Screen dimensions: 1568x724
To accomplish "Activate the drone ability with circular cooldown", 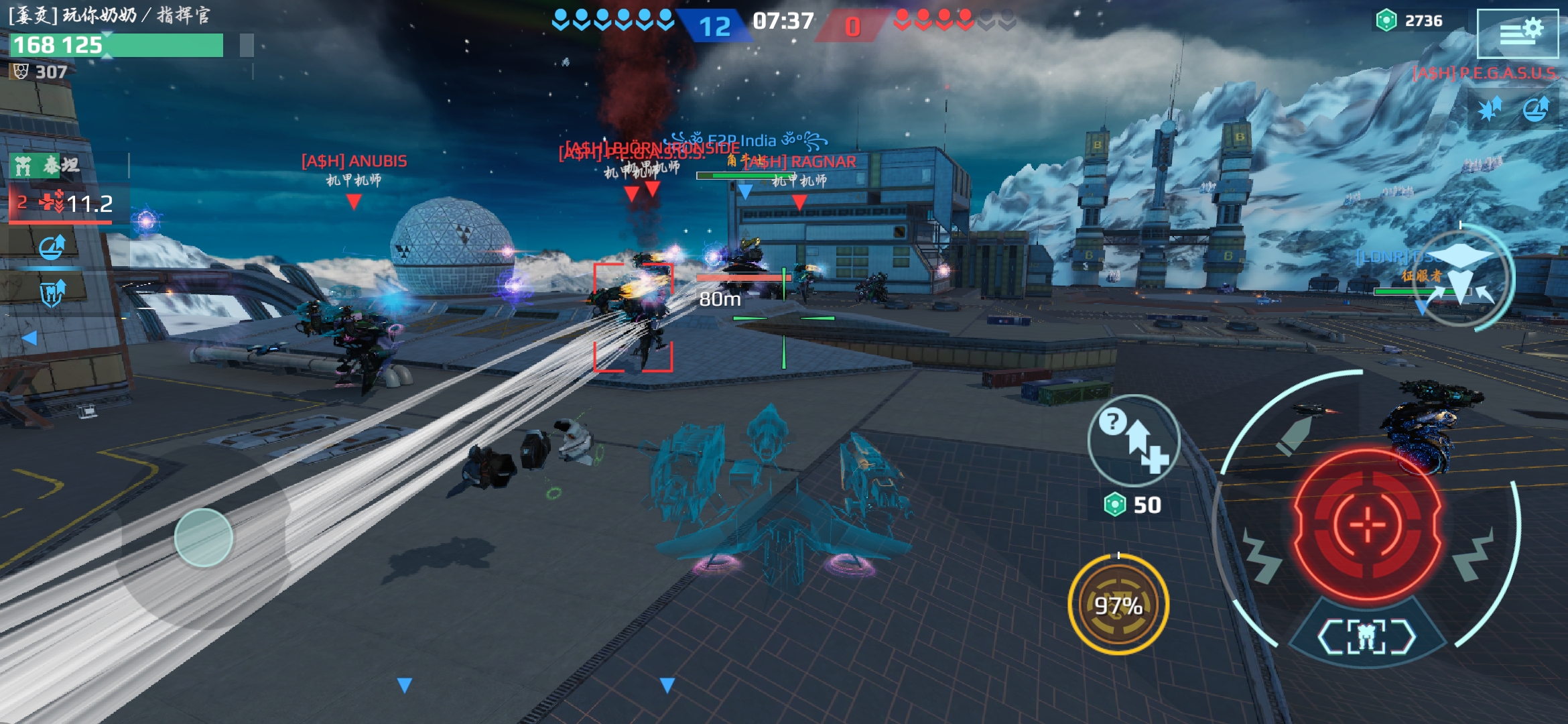I will pyautogui.click(x=1461, y=276).
